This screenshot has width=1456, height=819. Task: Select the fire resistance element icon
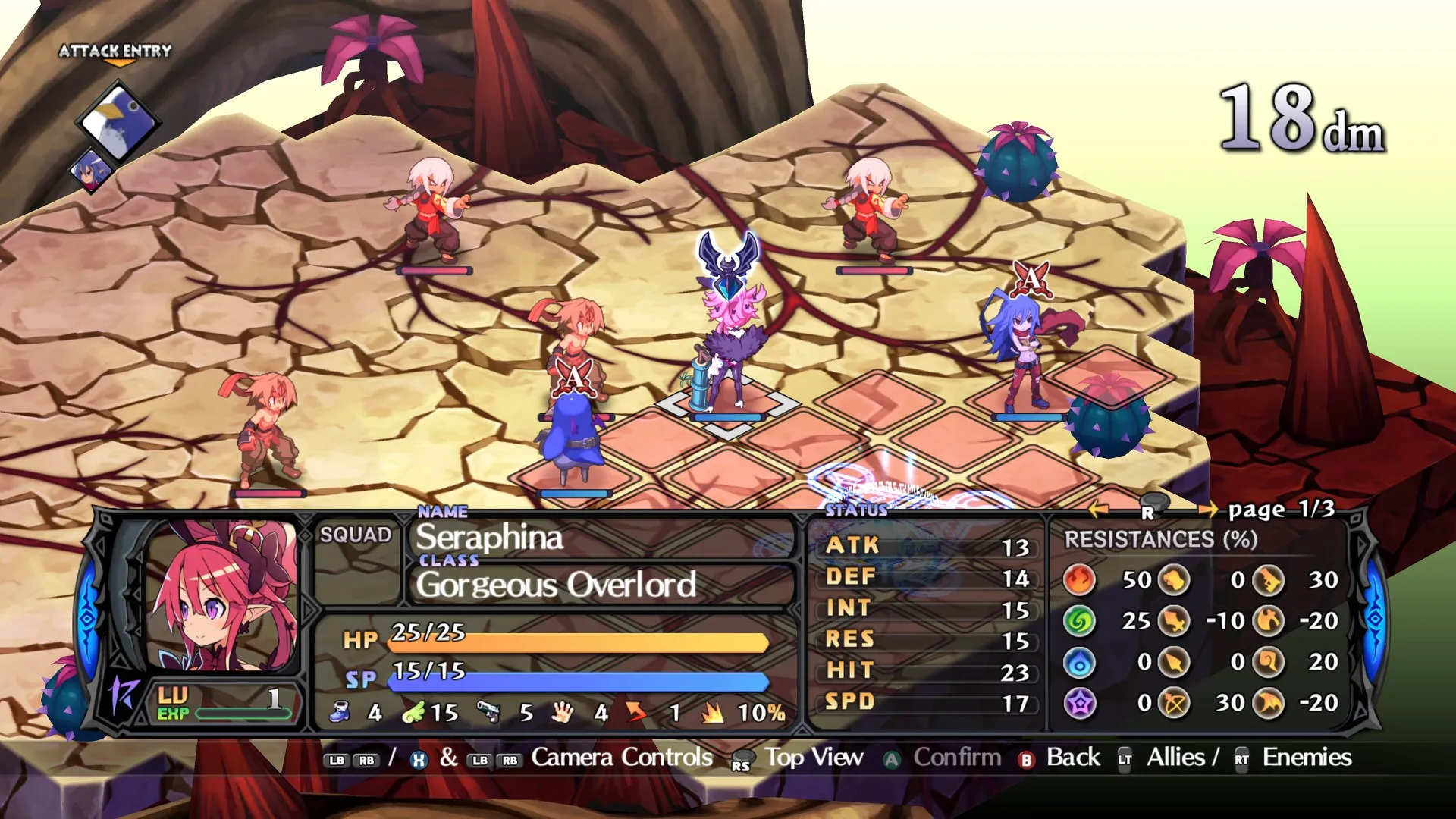point(1081,579)
